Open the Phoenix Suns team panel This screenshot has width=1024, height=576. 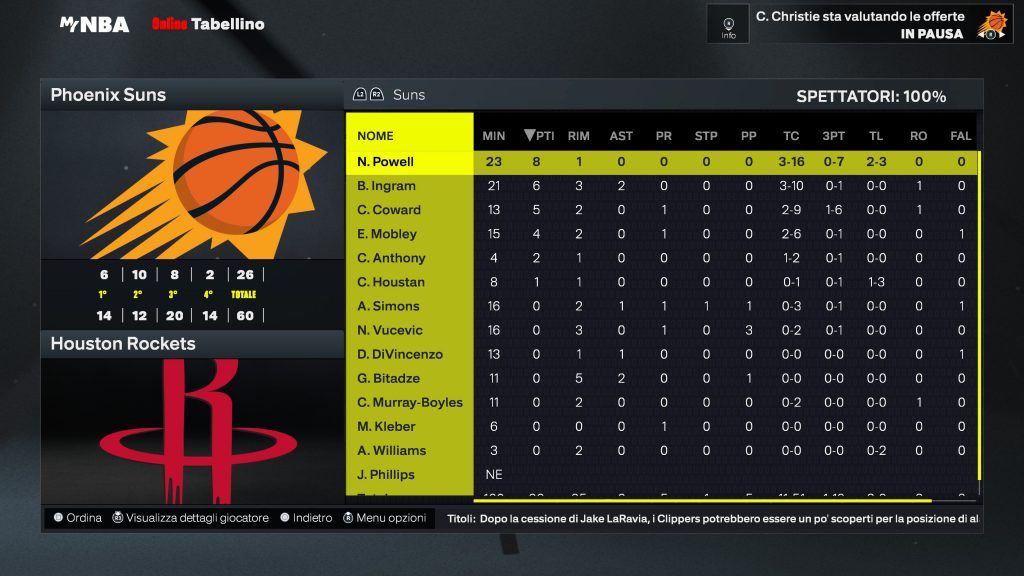108,96
